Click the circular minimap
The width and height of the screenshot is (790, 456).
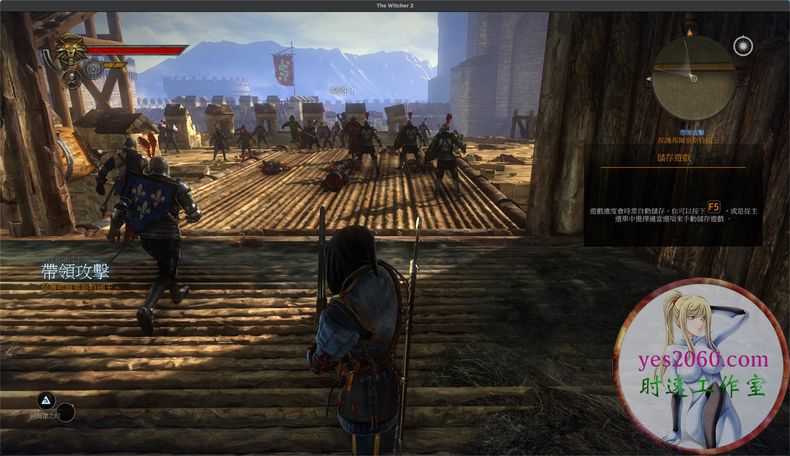[x=694, y=77]
